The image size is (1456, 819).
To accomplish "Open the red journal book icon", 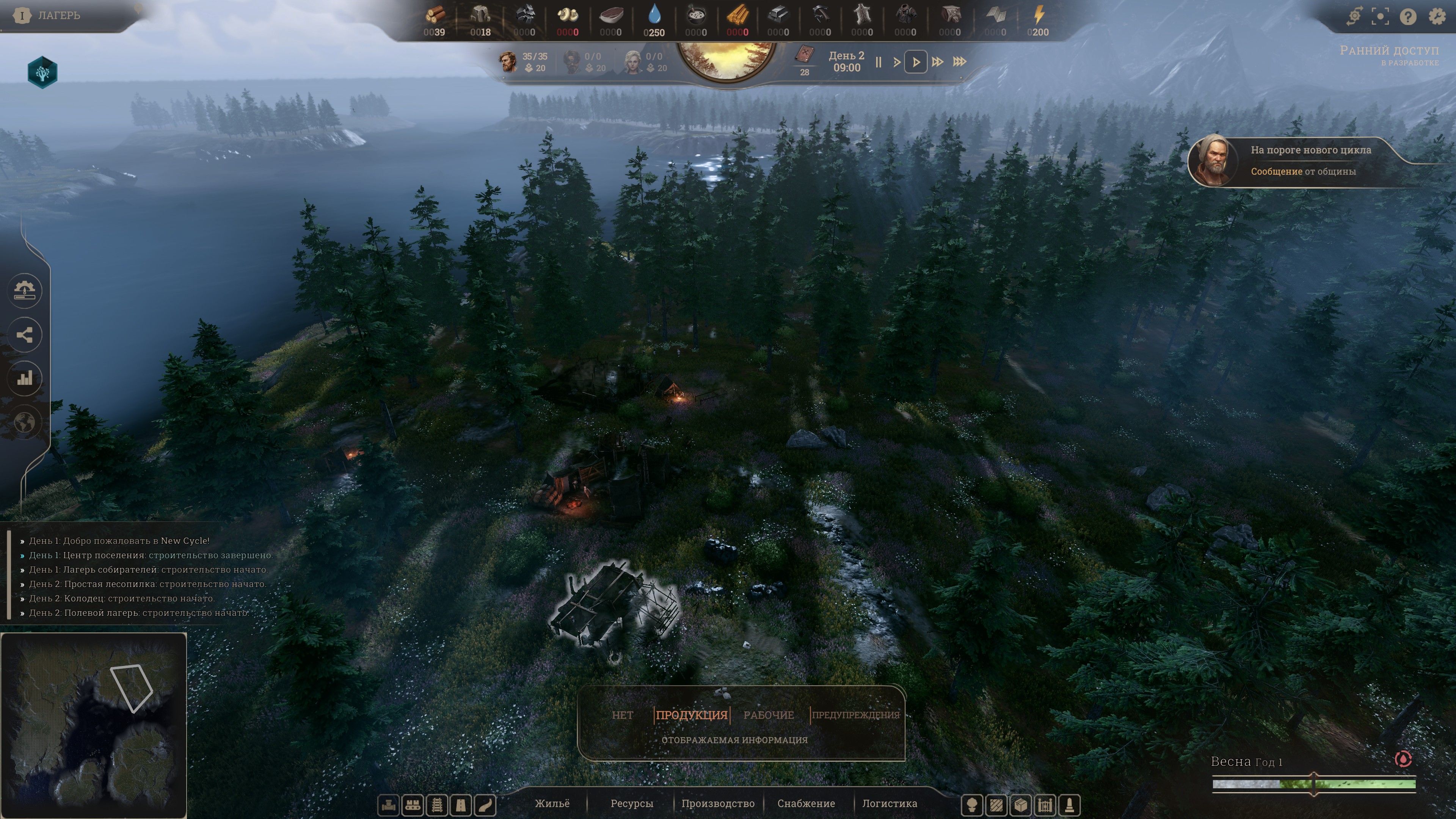I will pos(804,55).
